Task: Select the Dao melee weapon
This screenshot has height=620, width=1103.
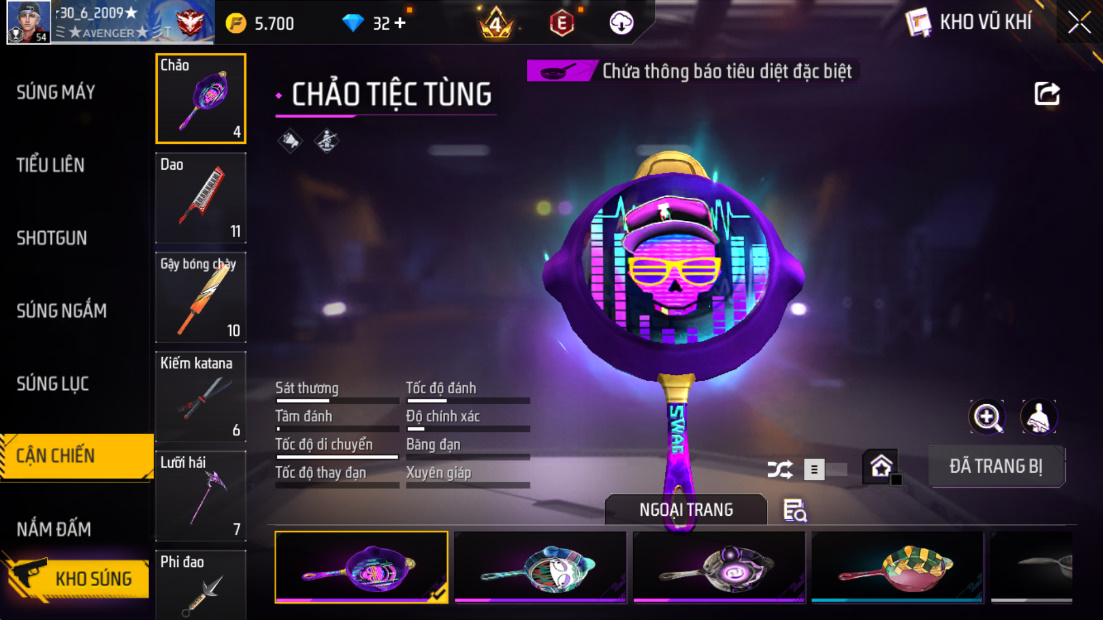Action: coord(201,198)
